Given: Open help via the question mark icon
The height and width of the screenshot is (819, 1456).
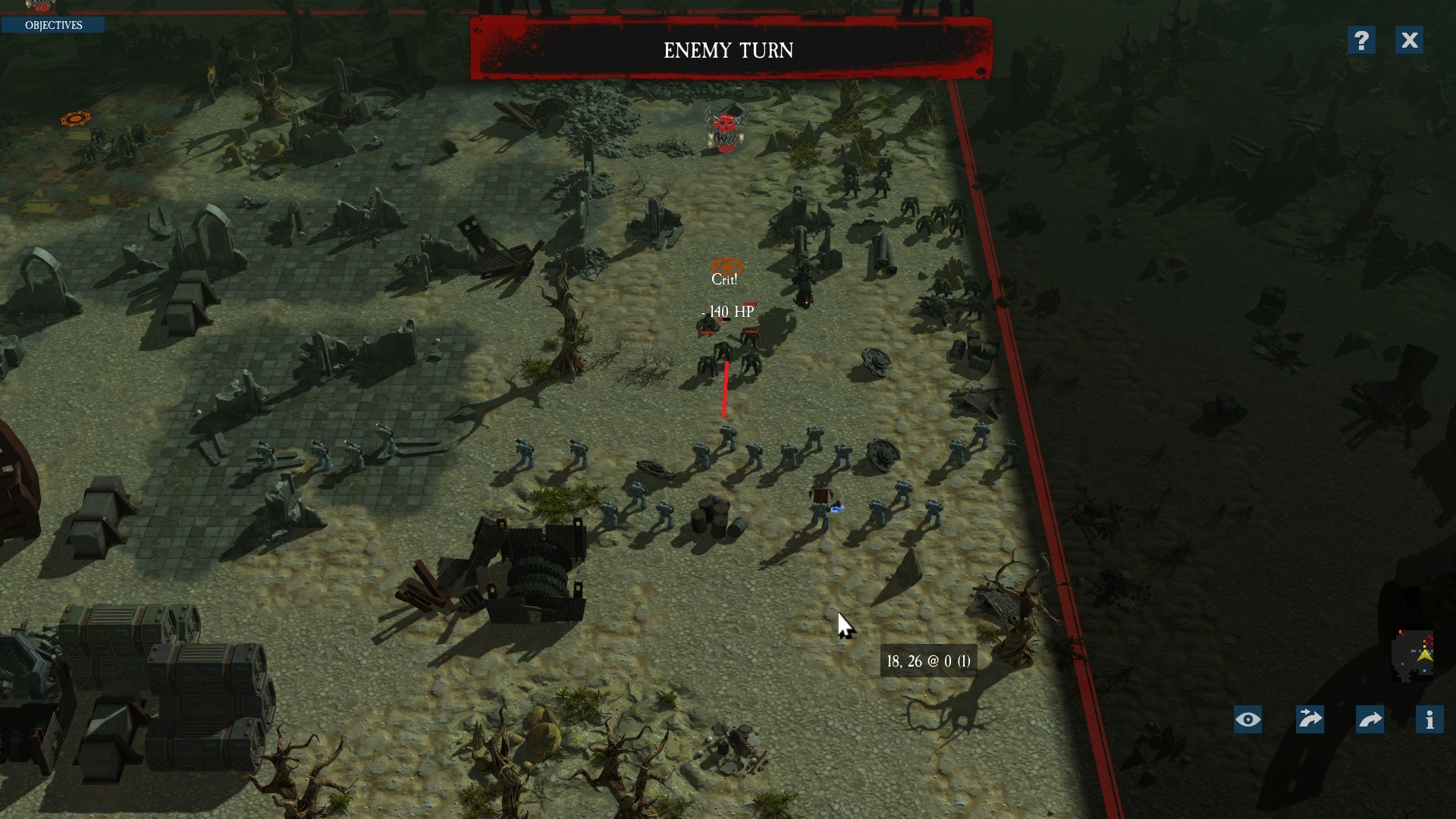Looking at the screenshot, I should pos(1363,40).
